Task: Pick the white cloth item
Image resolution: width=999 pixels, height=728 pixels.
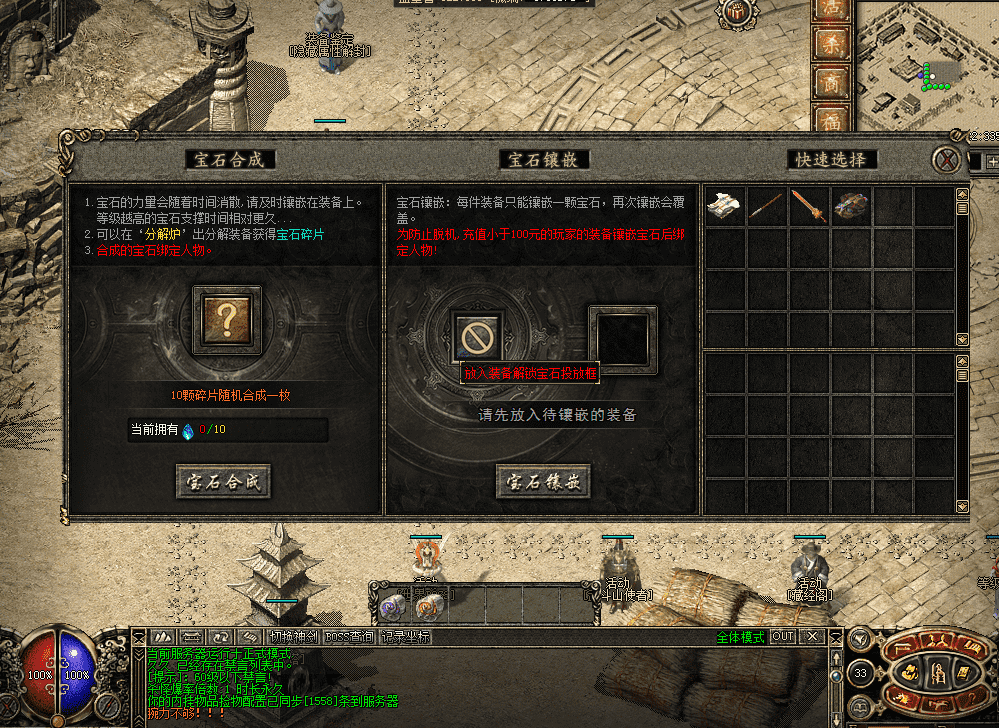Action: tap(724, 206)
